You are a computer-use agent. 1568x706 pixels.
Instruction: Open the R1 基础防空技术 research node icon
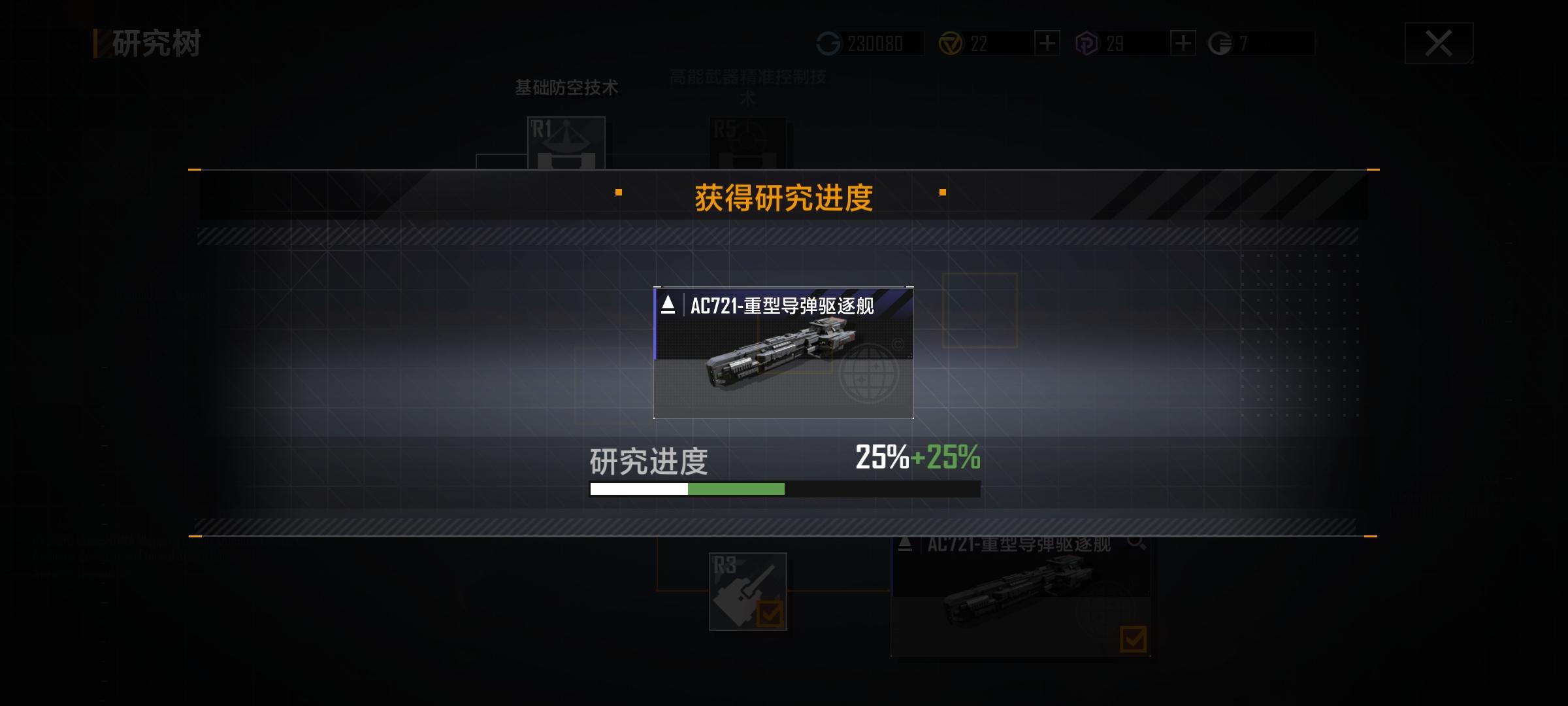click(566, 143)
